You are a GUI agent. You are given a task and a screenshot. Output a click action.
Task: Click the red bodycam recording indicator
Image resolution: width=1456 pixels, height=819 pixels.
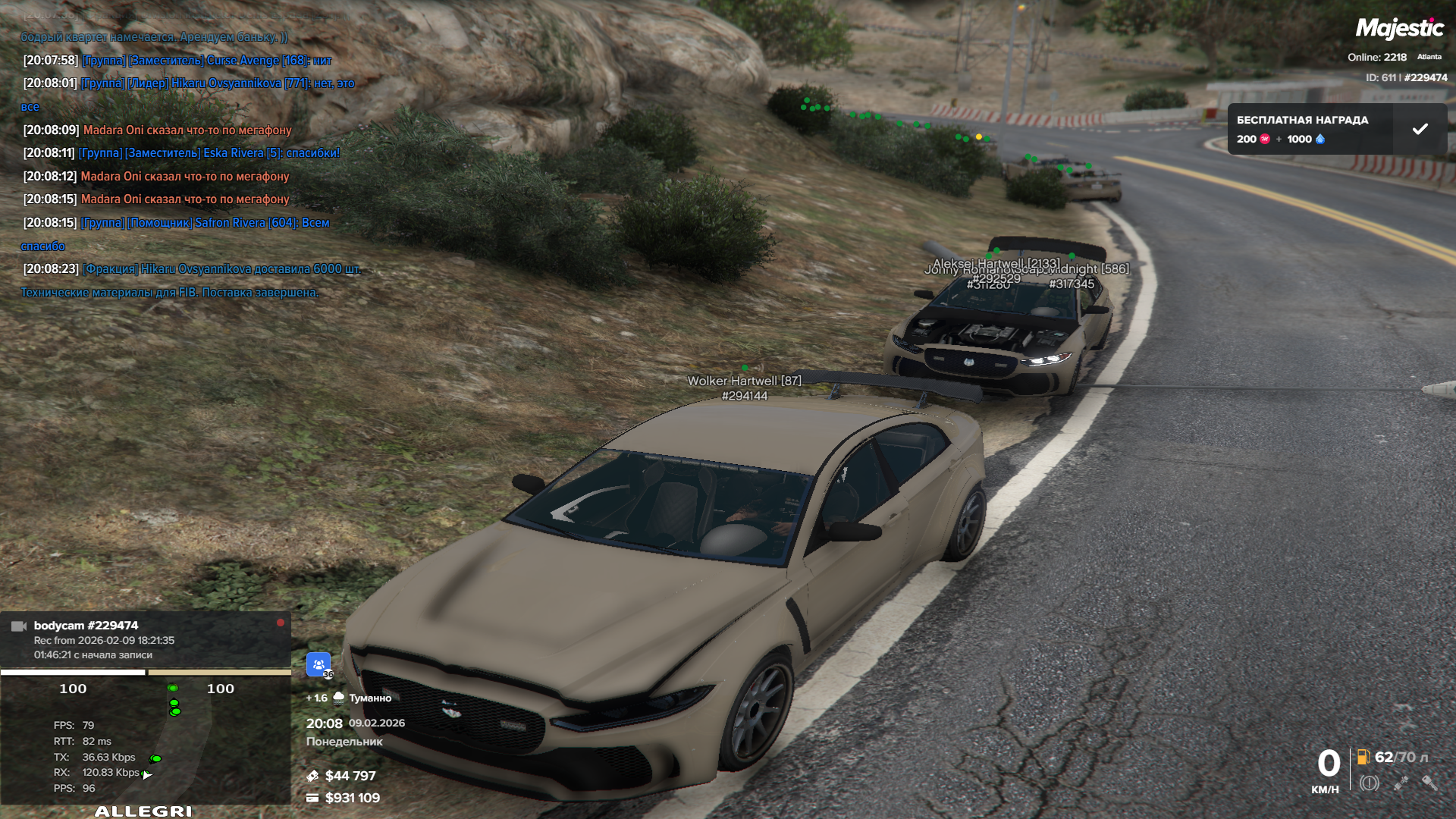(x=281, y=623)
